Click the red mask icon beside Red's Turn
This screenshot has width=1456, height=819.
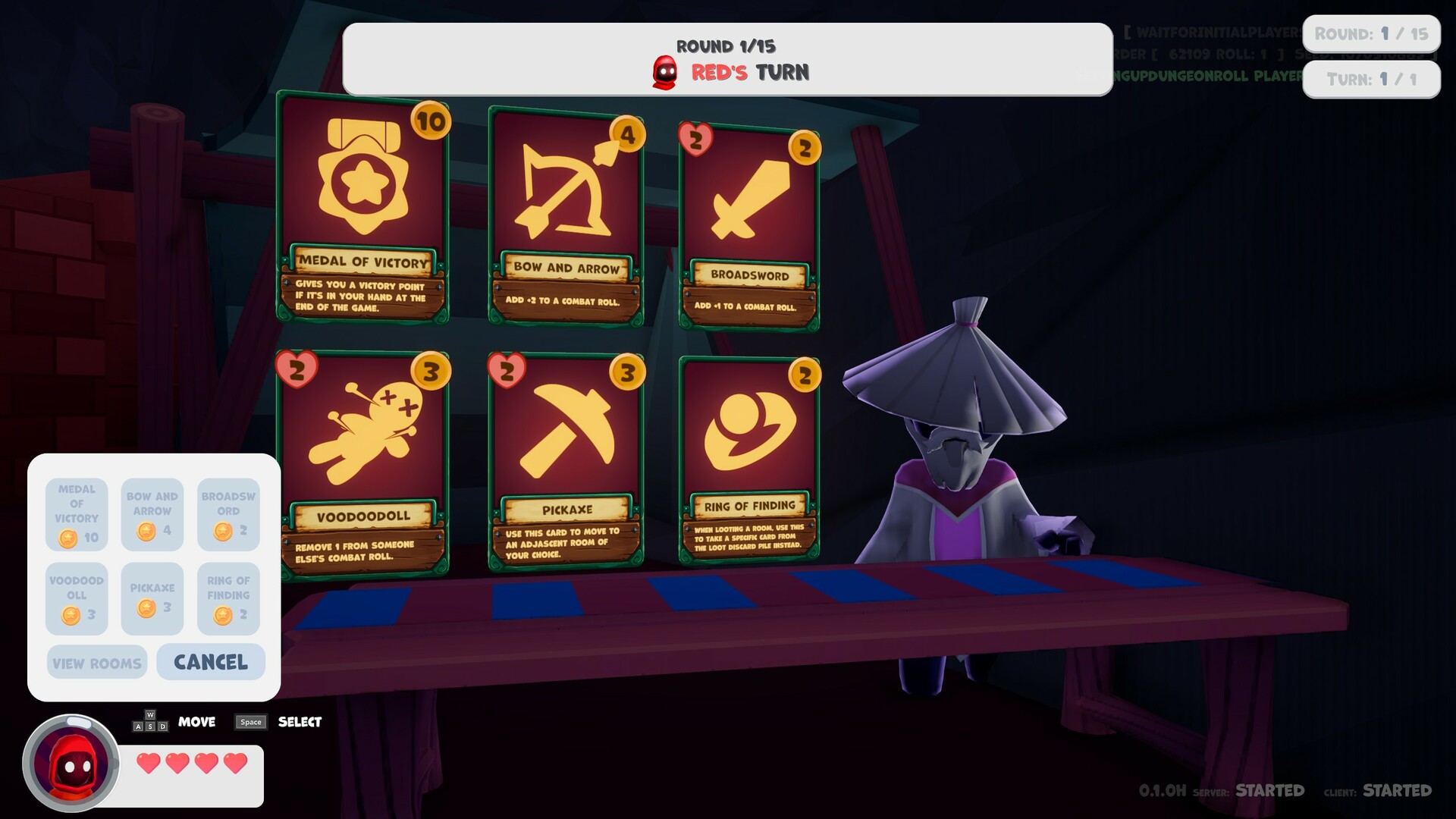pos(665,74)
